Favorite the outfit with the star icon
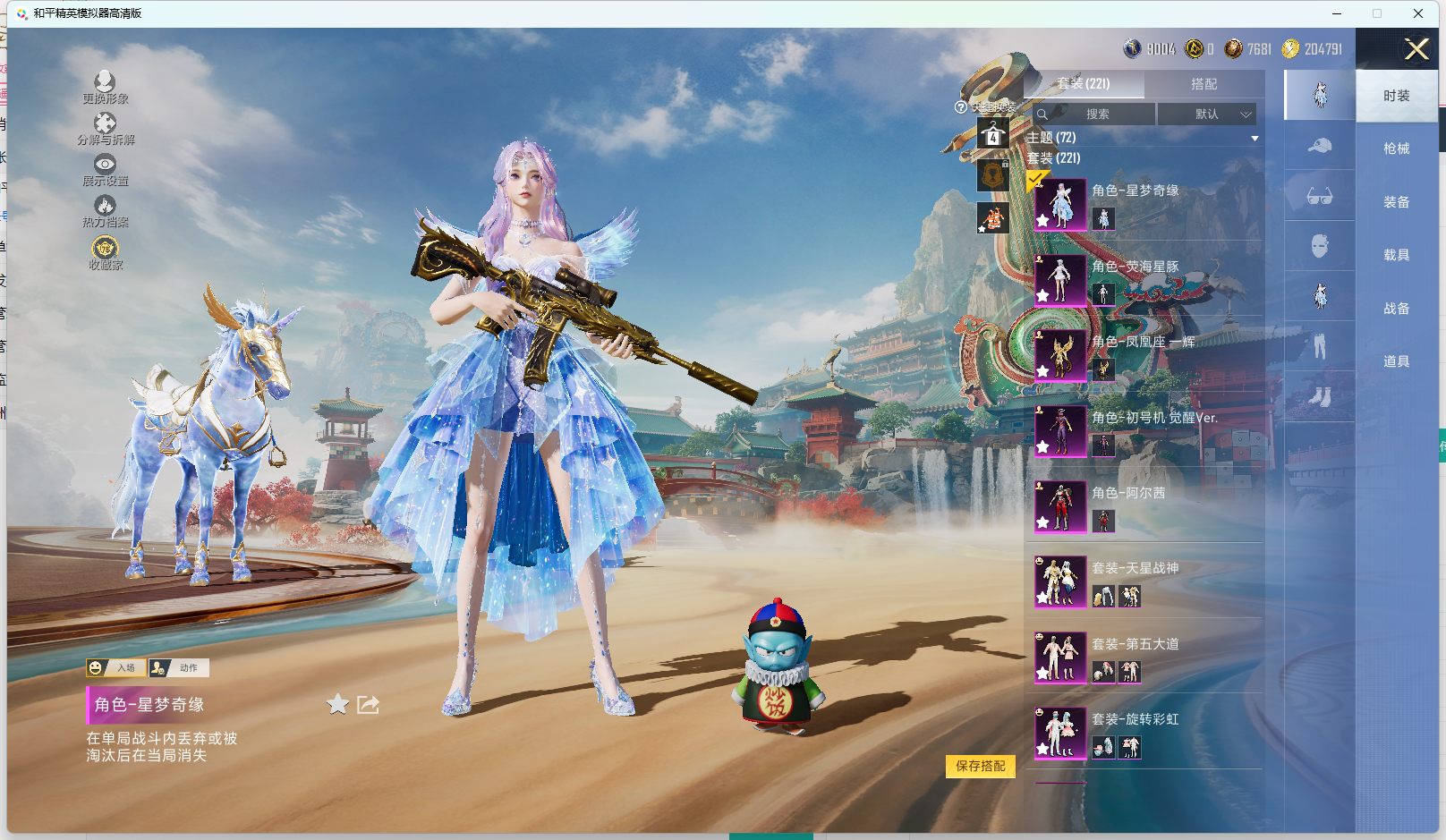The image size is (1446, 840). click(337, 705)
